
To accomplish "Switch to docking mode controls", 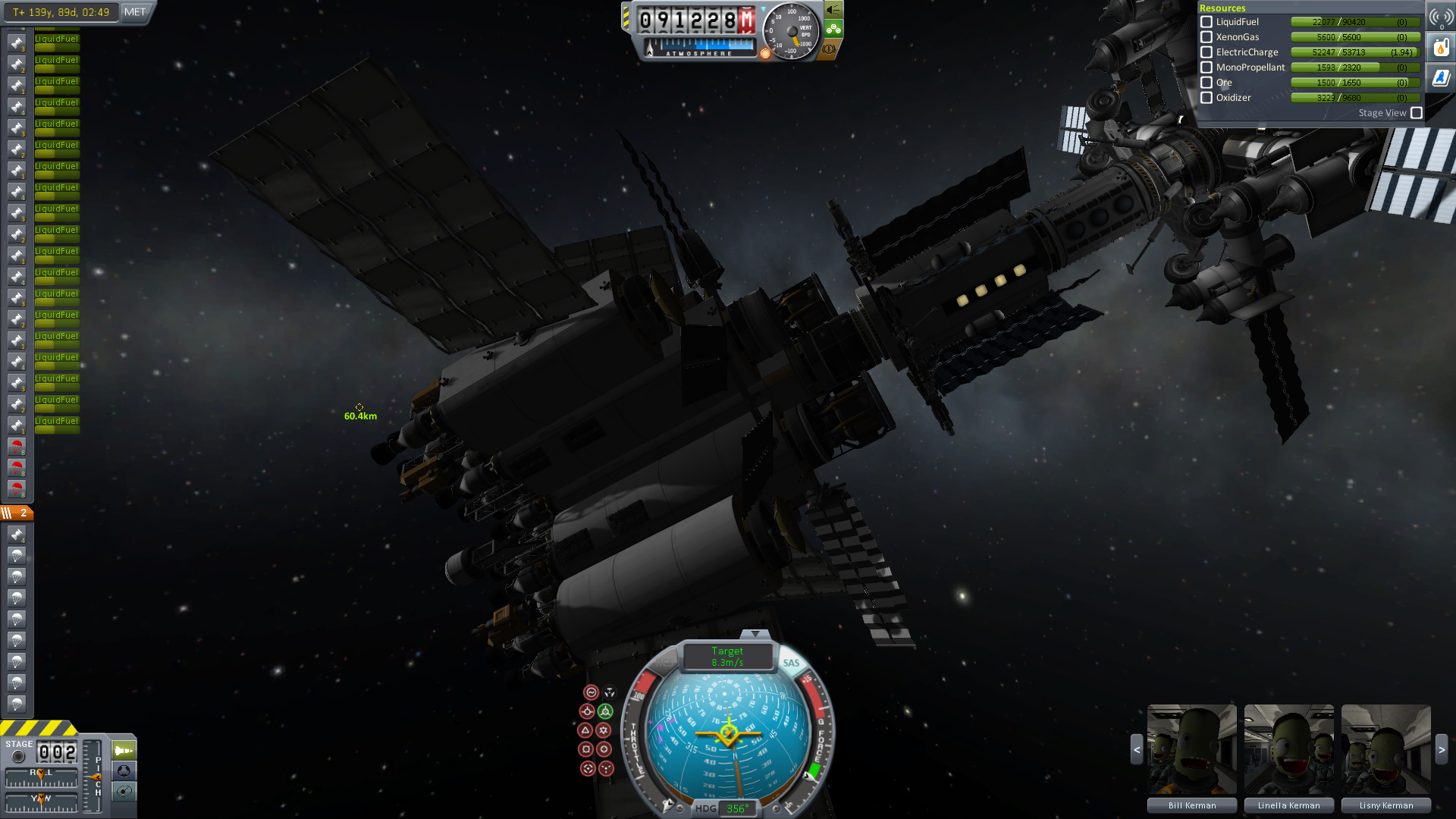I will click(x=124, y=770).
